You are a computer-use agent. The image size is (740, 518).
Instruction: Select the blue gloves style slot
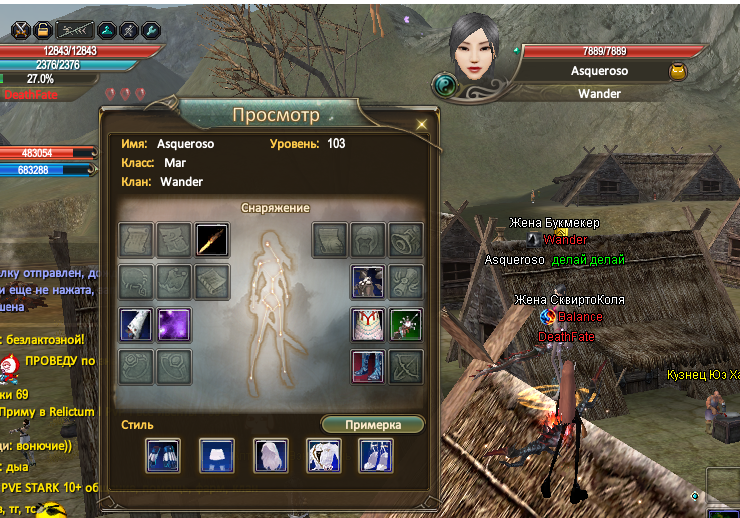(x=162, y=455)
